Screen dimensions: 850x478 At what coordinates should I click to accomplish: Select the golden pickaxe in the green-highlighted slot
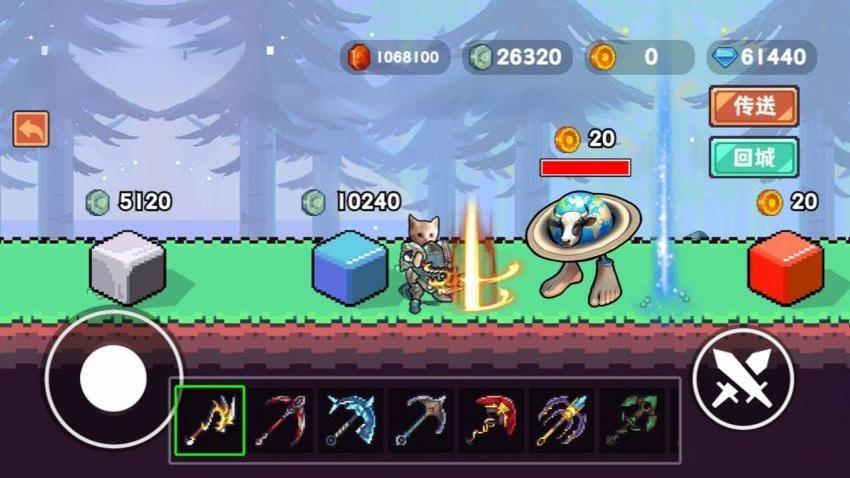[x=210, y=420]
